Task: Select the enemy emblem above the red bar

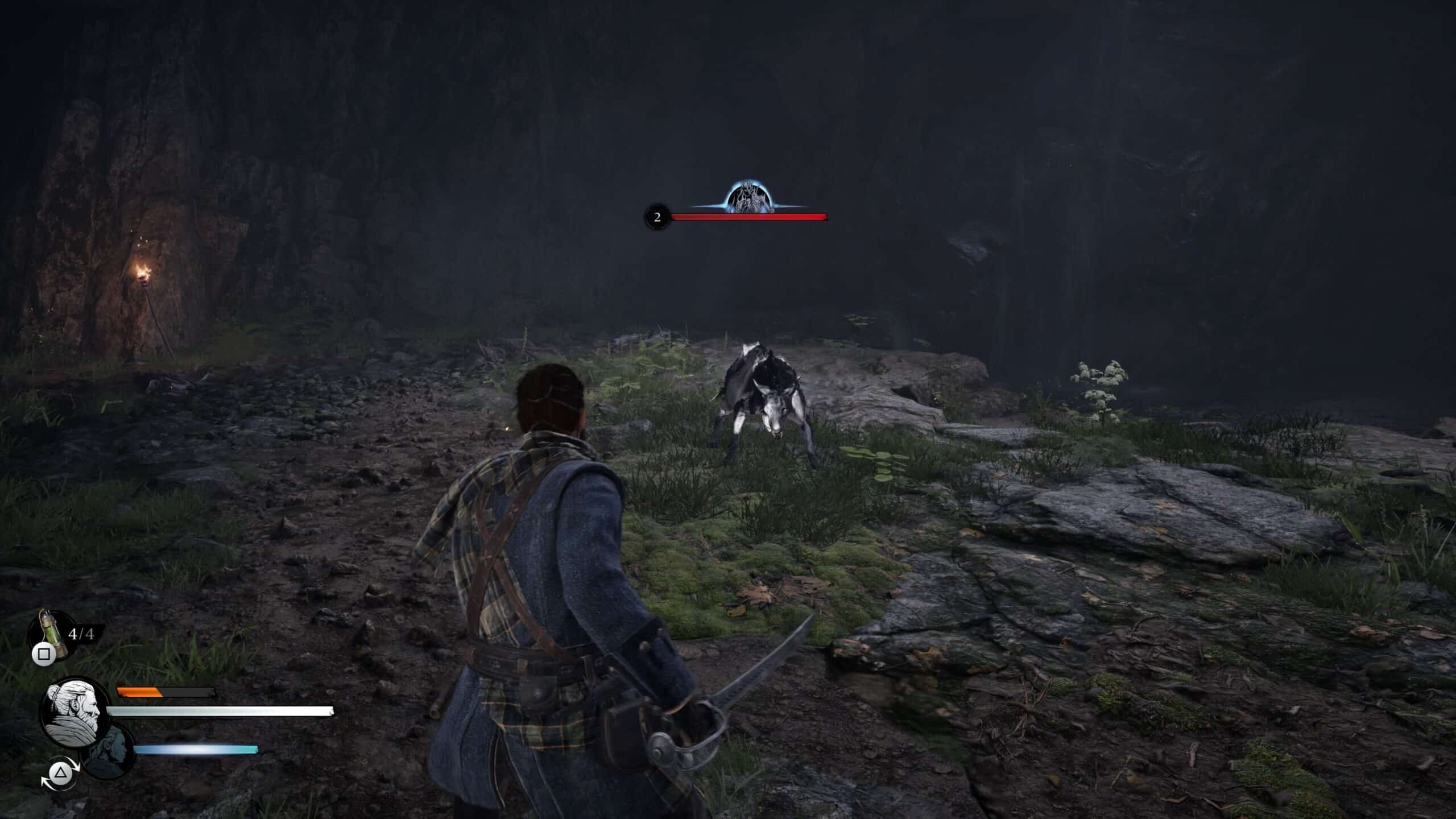Action: [750, 198]
